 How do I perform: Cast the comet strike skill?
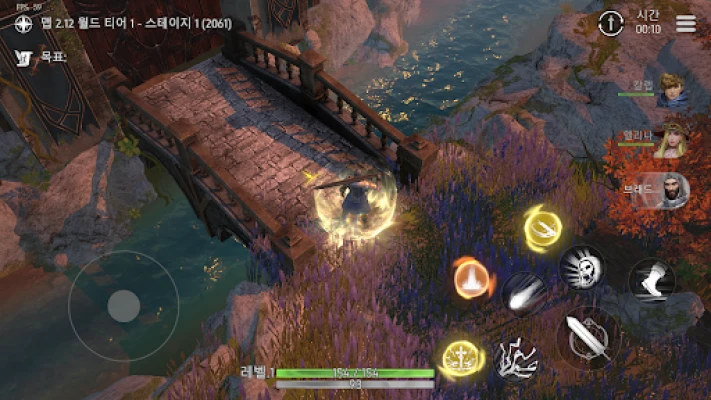click(525, 293)
